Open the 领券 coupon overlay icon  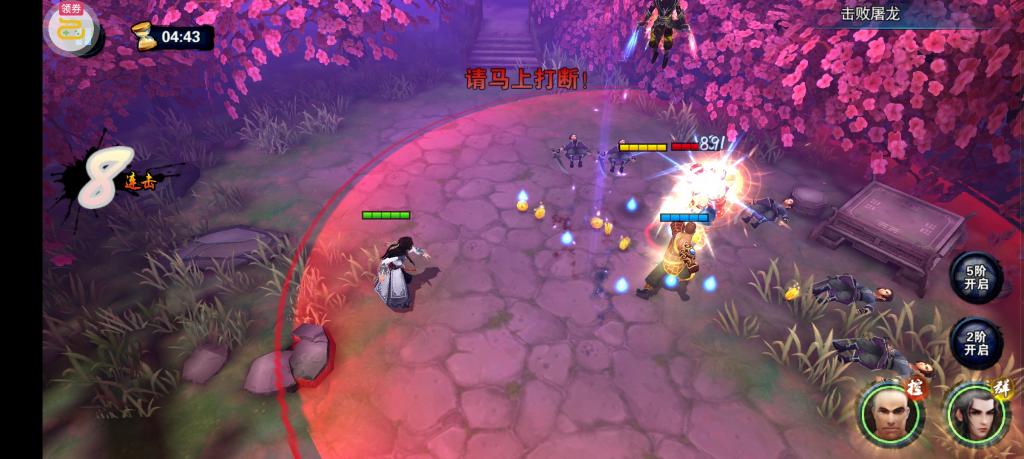pyautogui.click(x=70, y=26)
